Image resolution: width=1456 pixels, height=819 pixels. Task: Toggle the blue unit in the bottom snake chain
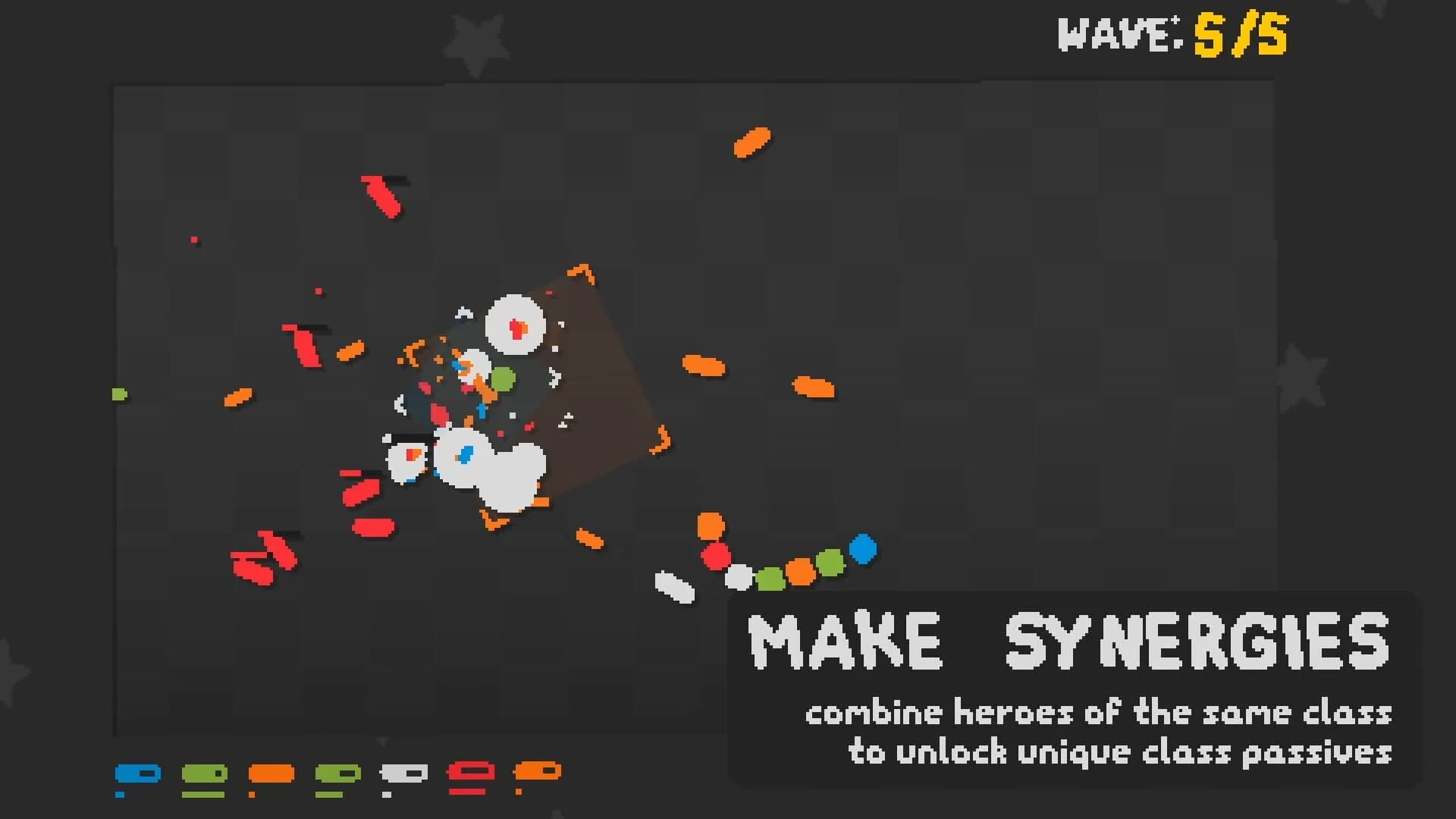(x=863, y=548)
